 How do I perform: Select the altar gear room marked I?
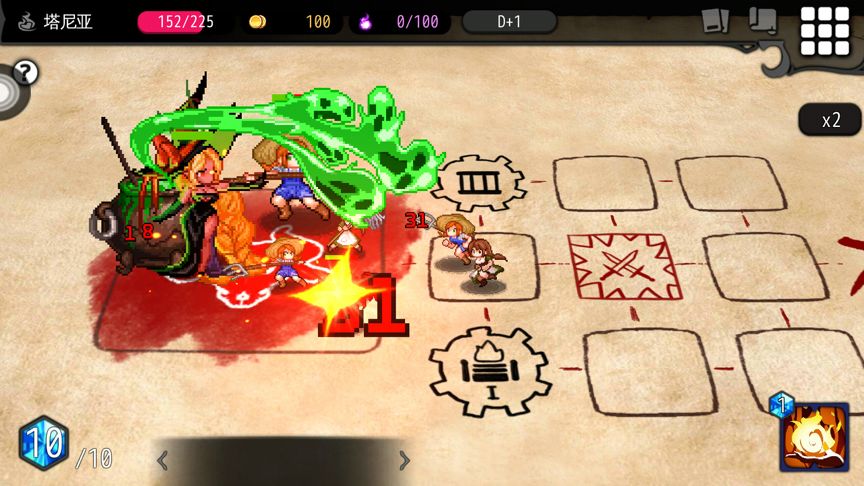pyautogui.click(x=489, y=370)
